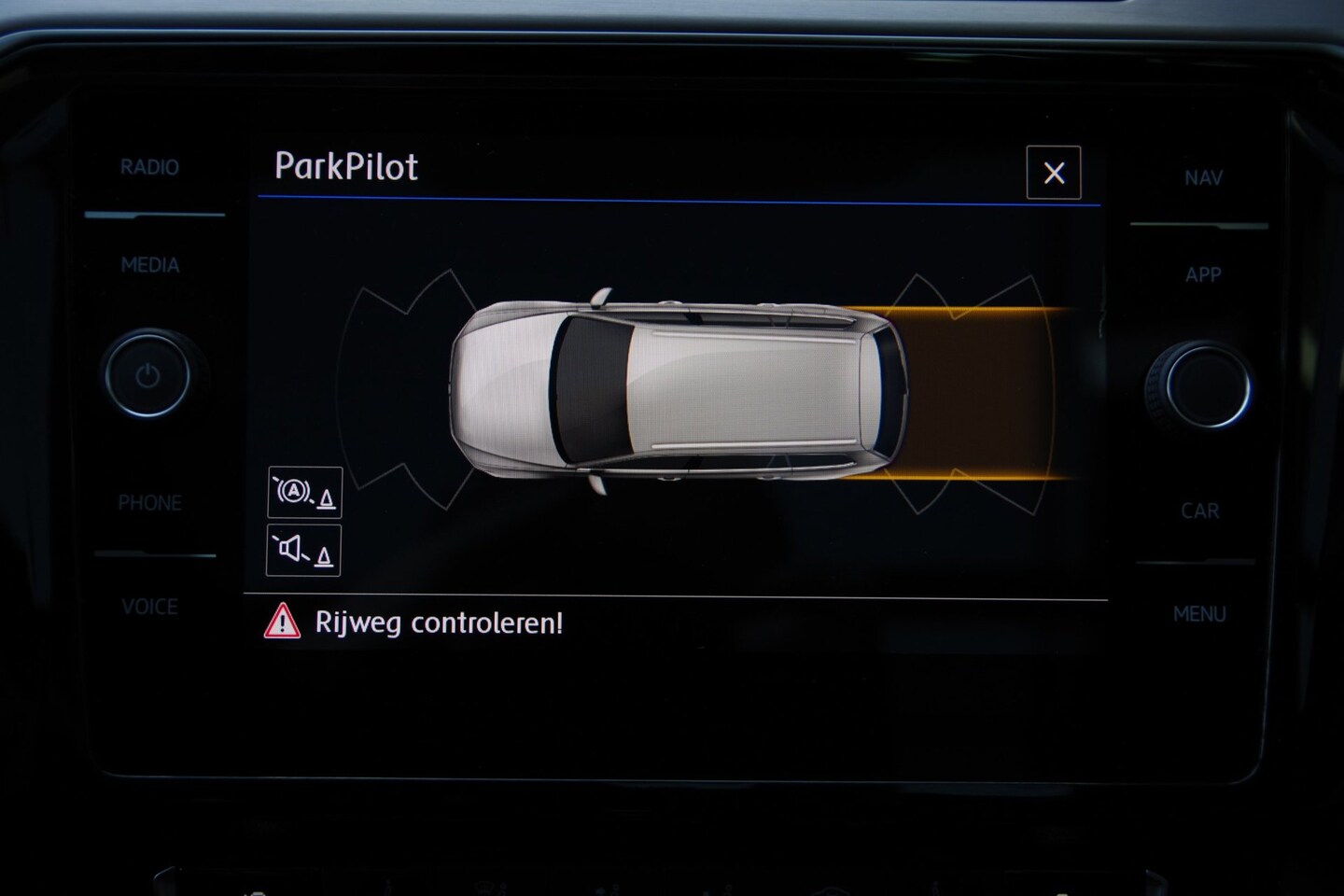
Task: Open the PHONE menu
Action: [149, 503]
